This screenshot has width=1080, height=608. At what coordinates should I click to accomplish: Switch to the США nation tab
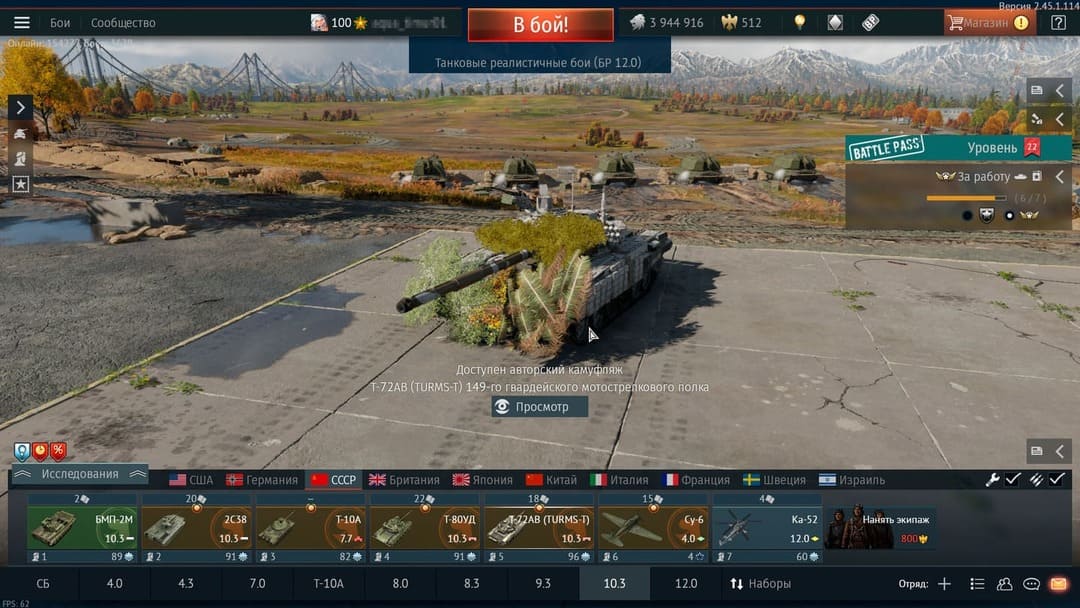(191, 480)
